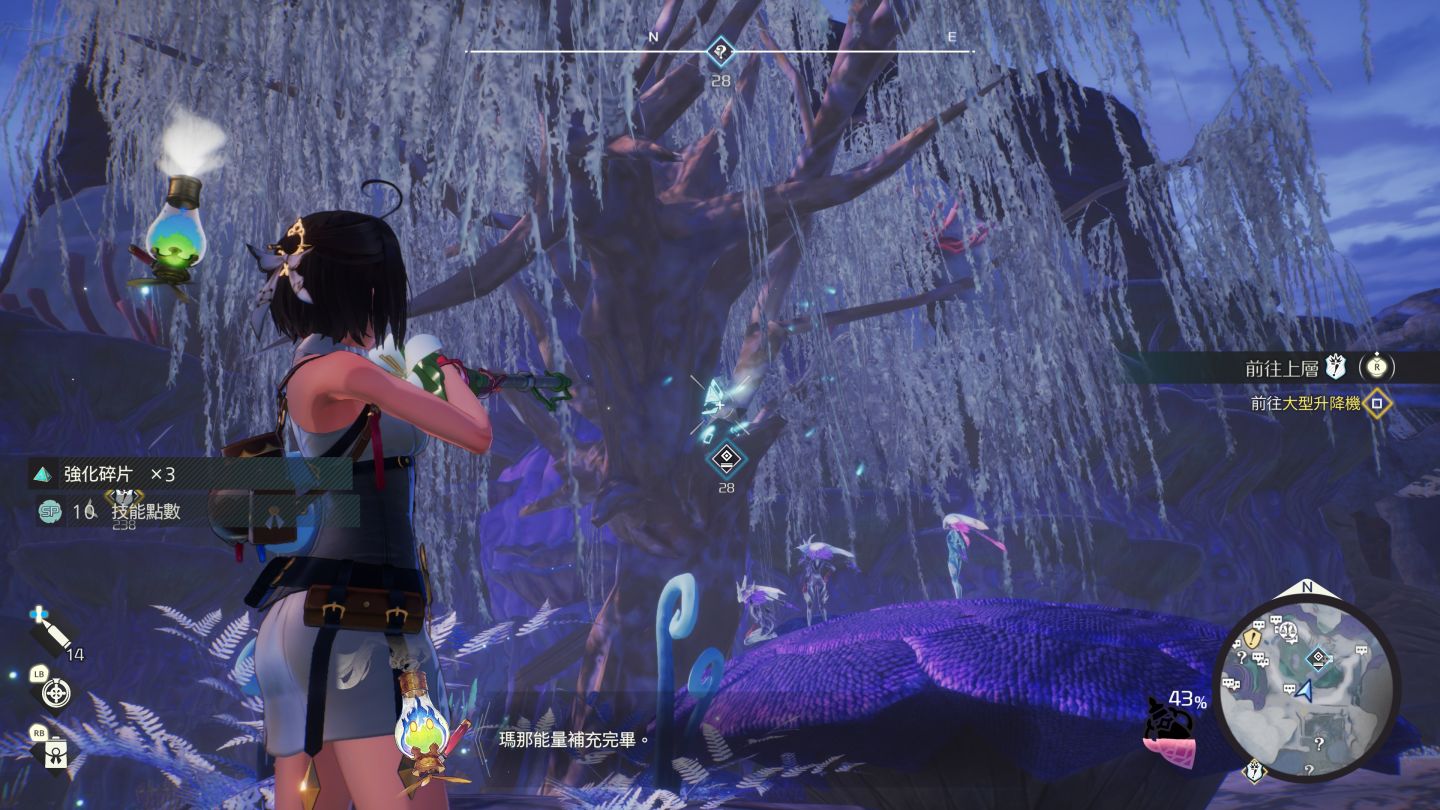Open the 前往上層 quest objective
This screenshot has height=810, width=1440.
point(1283,368)
